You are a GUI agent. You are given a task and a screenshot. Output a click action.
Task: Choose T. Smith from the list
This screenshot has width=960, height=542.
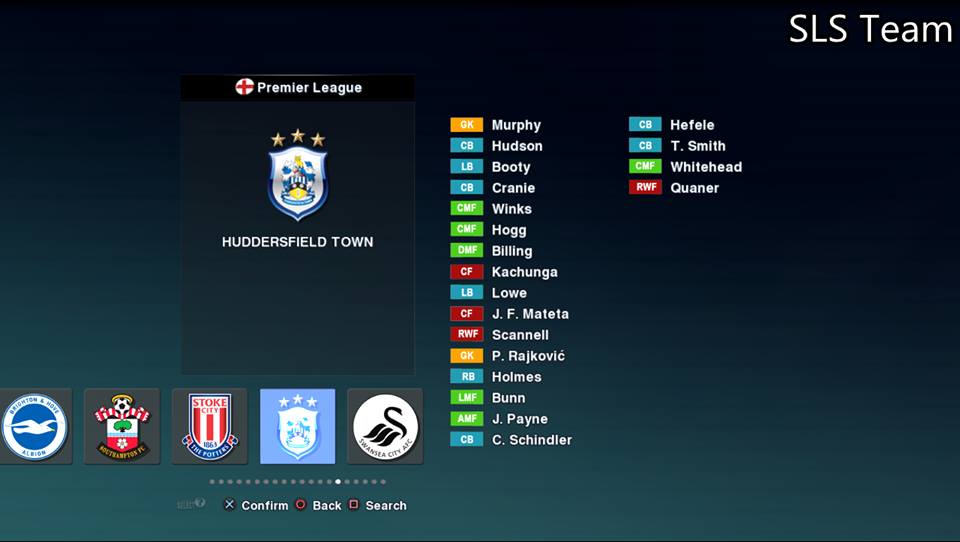(697, 146)
